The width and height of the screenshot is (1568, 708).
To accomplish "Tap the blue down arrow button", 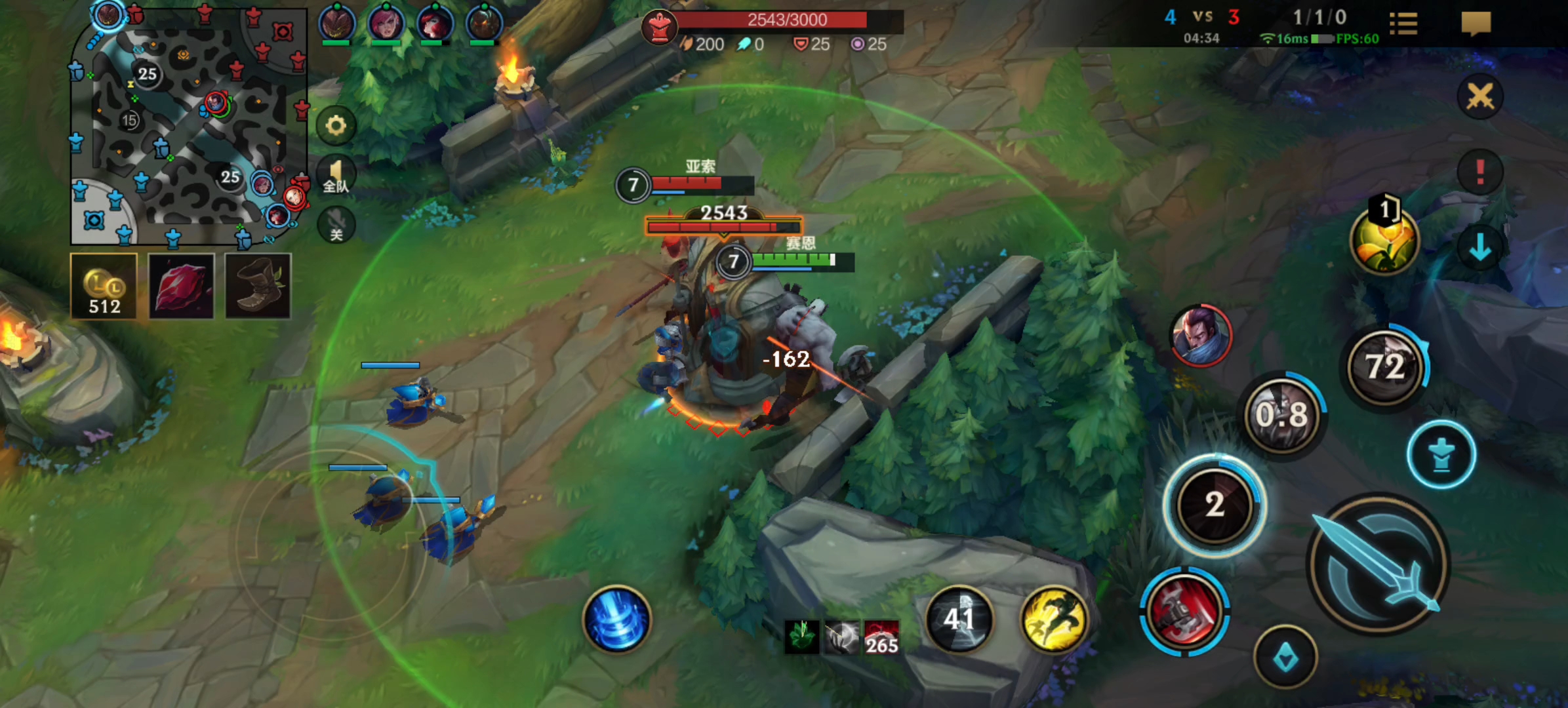I will pyautogui.click(x=1479, y=248).
